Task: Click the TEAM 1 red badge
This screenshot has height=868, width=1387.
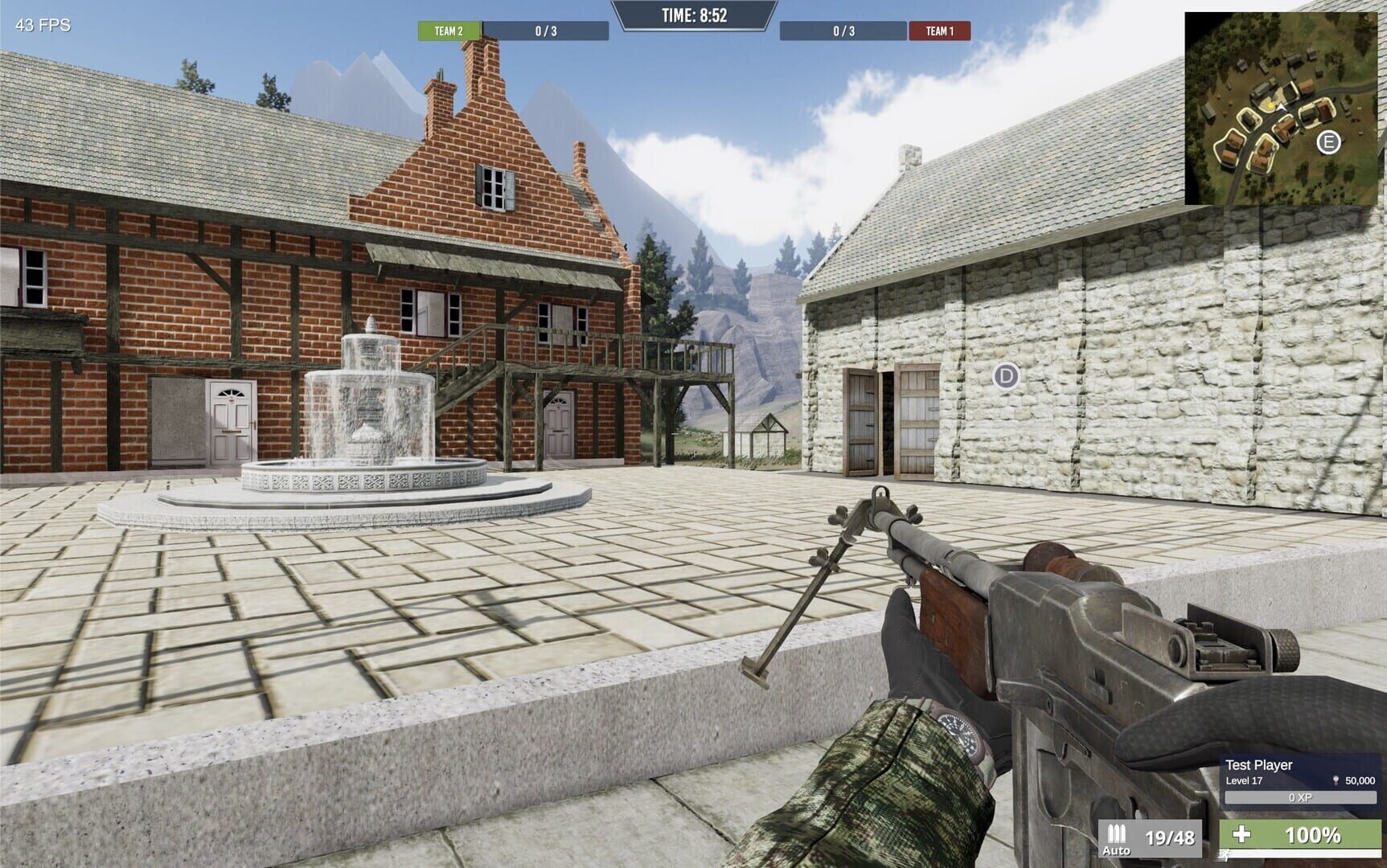Action: point(939,32)
